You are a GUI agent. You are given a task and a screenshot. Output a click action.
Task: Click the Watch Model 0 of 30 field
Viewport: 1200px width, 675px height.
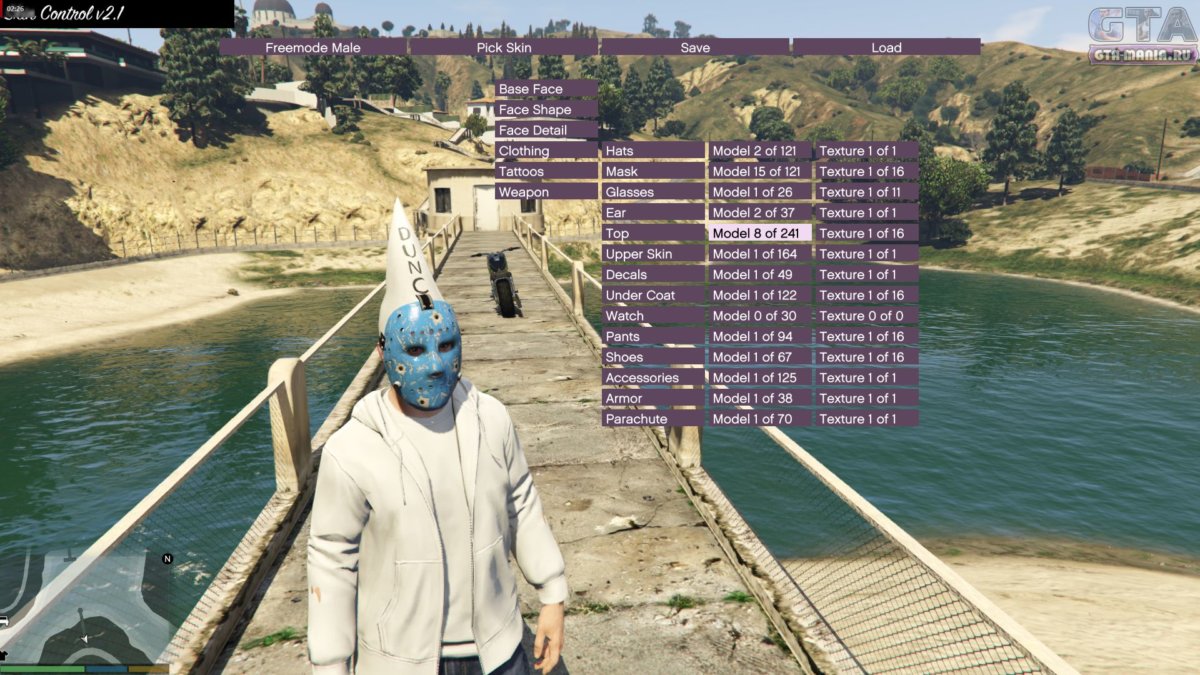[760, 316]
